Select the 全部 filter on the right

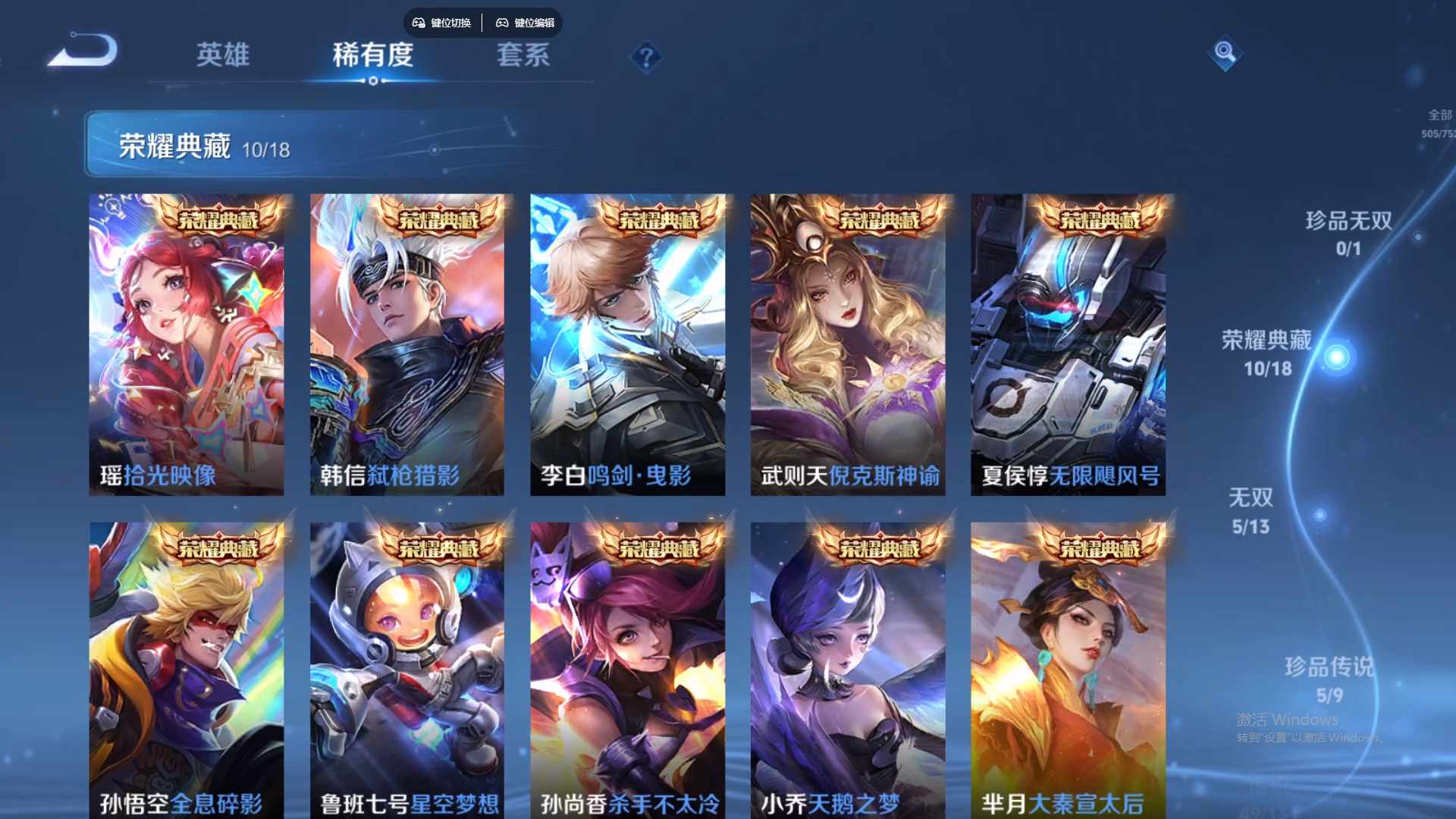click(x=1437, y=114)
